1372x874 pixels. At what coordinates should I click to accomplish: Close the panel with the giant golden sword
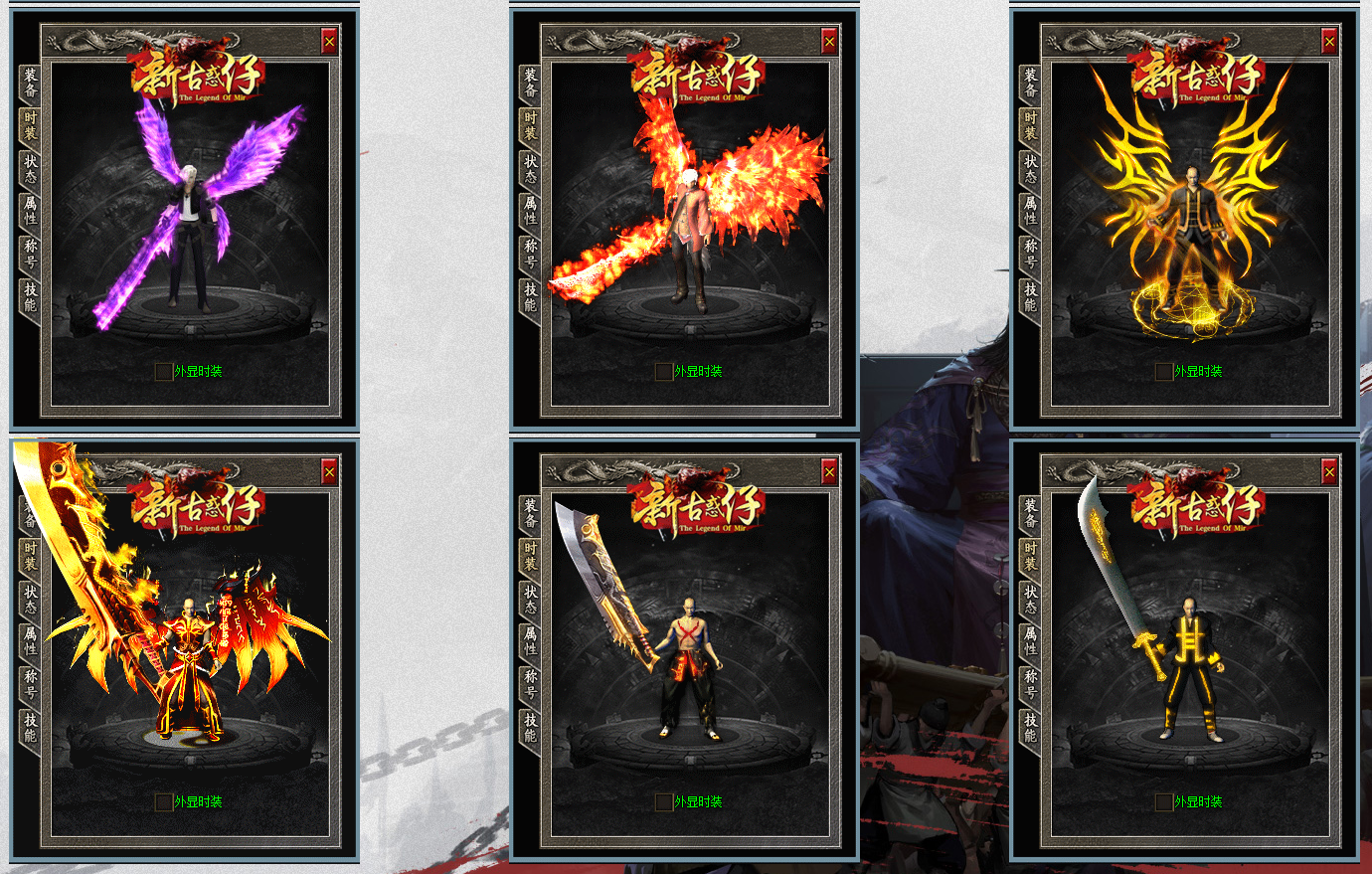coord(329,471)
